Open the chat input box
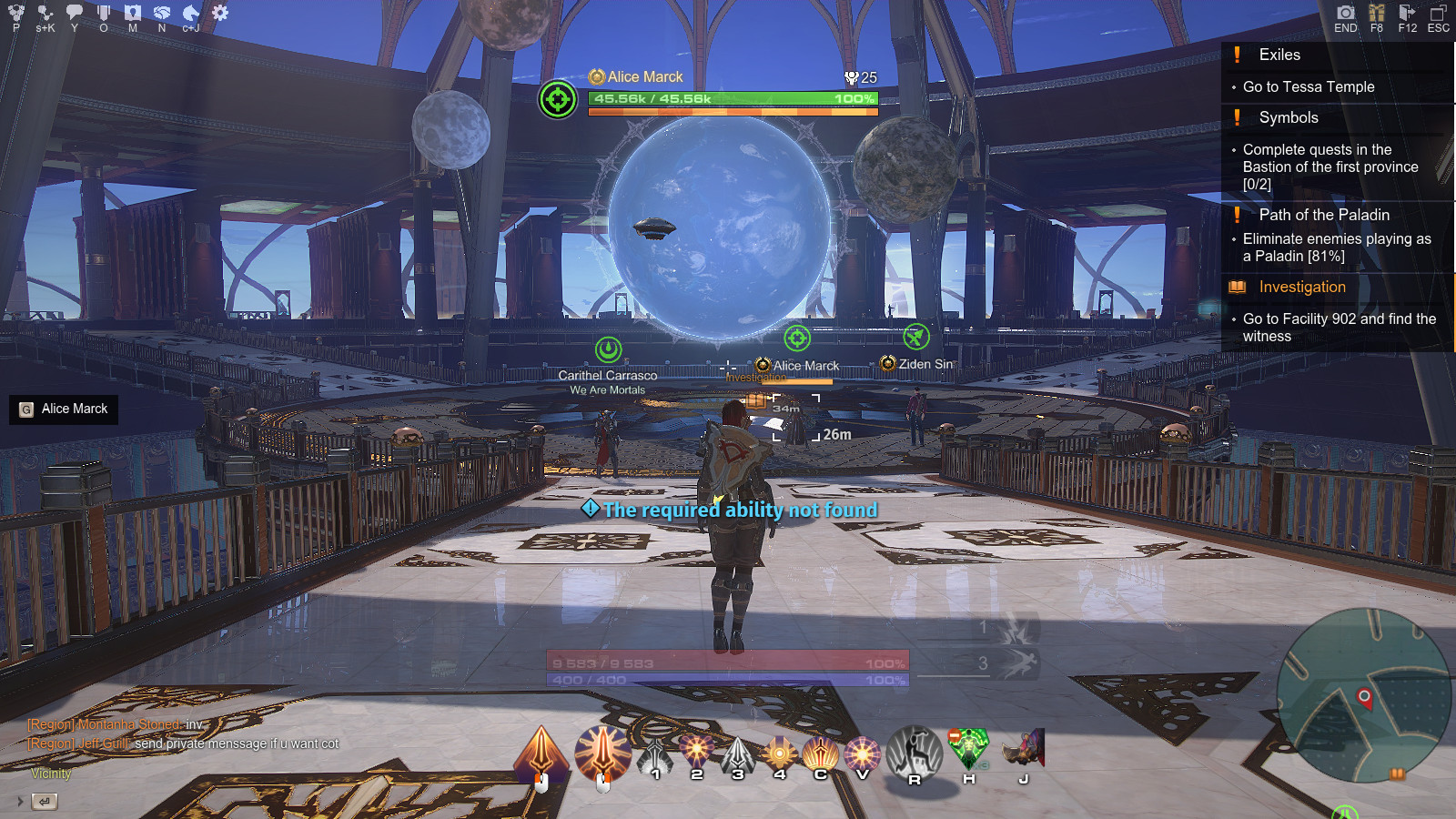The width and height of the screenshot is (1456, 819). (45, 802)
